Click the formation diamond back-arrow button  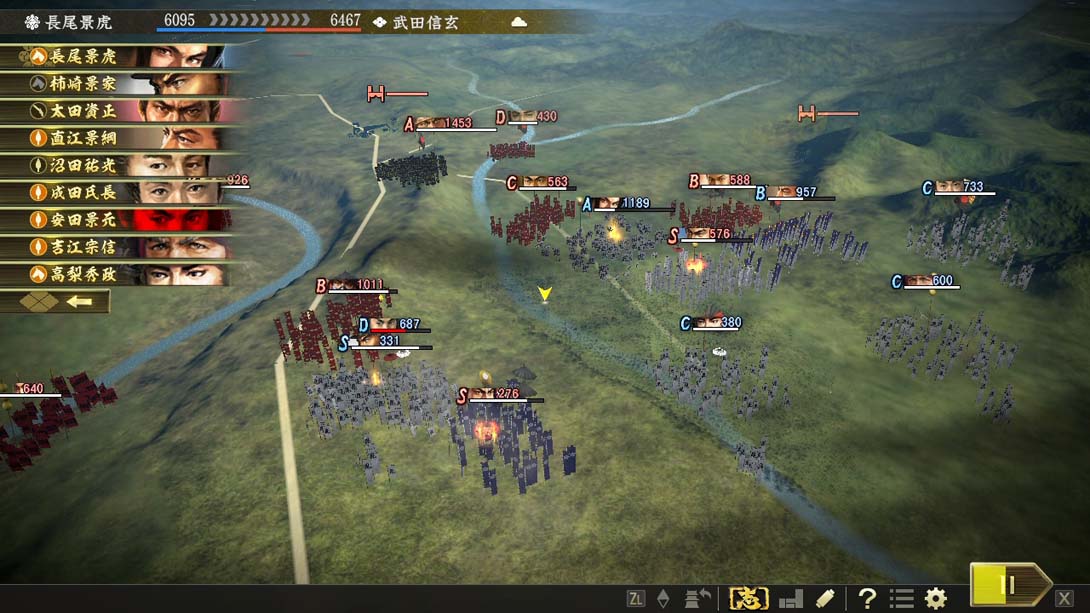56,301
